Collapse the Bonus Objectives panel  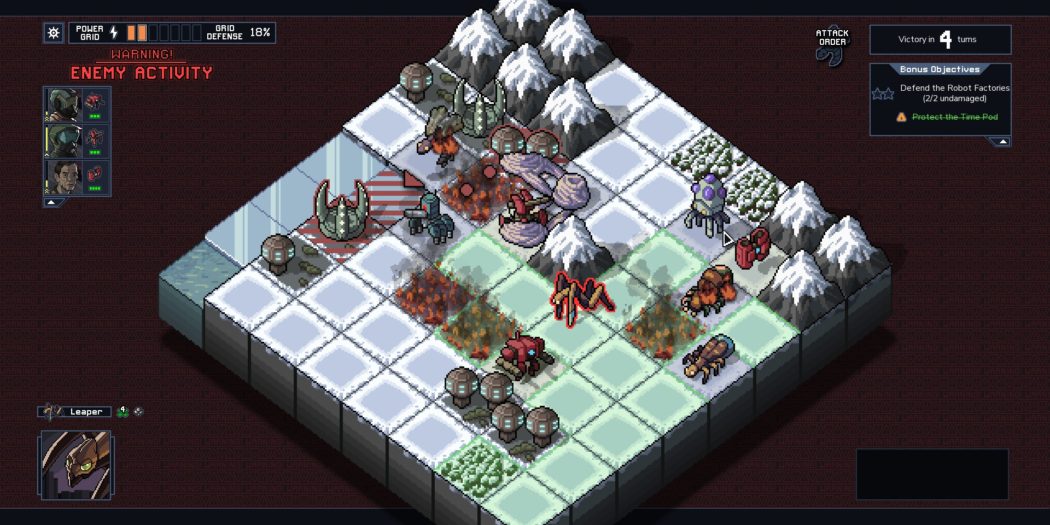1000,141
